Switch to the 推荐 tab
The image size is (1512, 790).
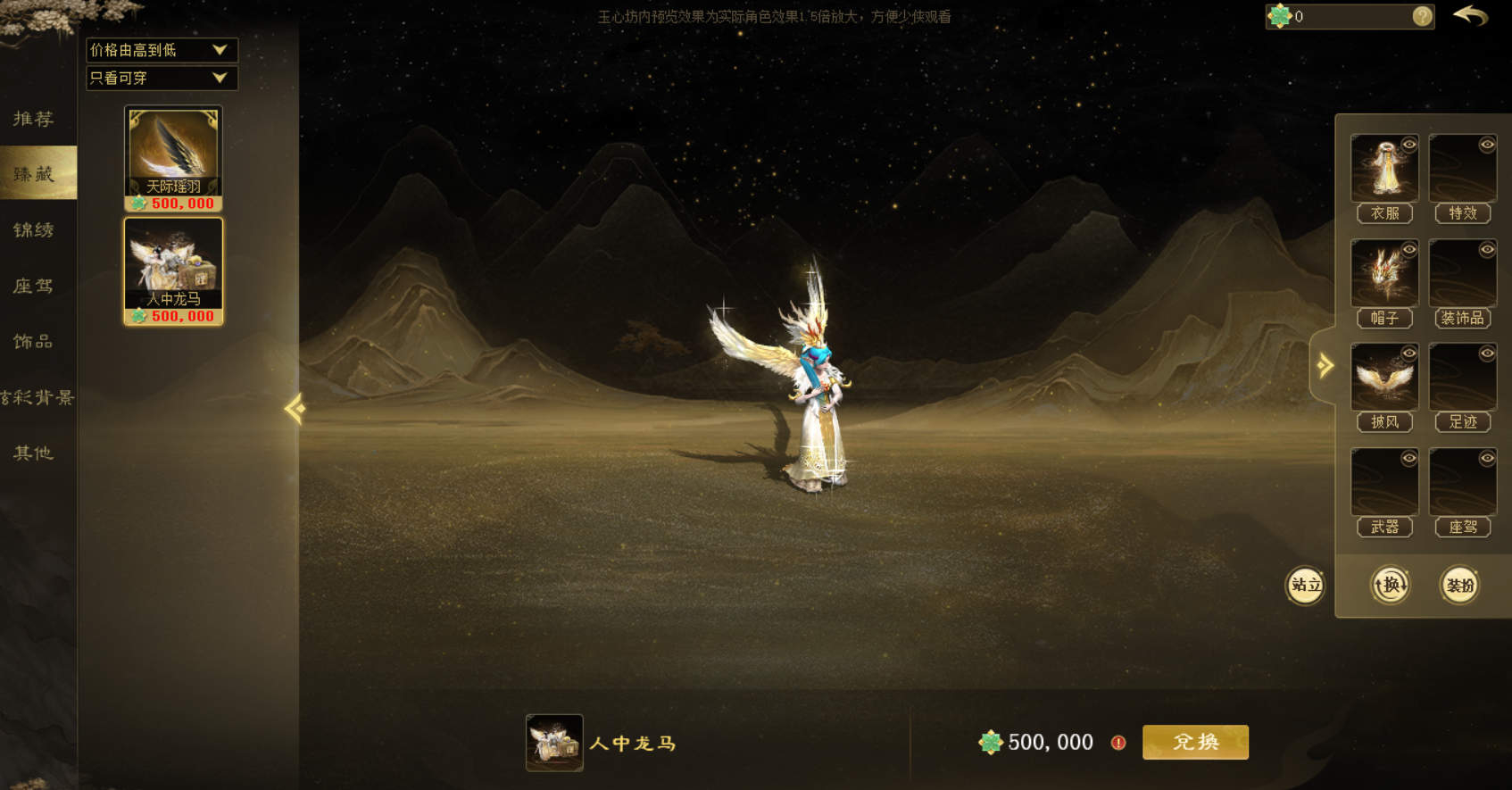click(x=34, y=119)
